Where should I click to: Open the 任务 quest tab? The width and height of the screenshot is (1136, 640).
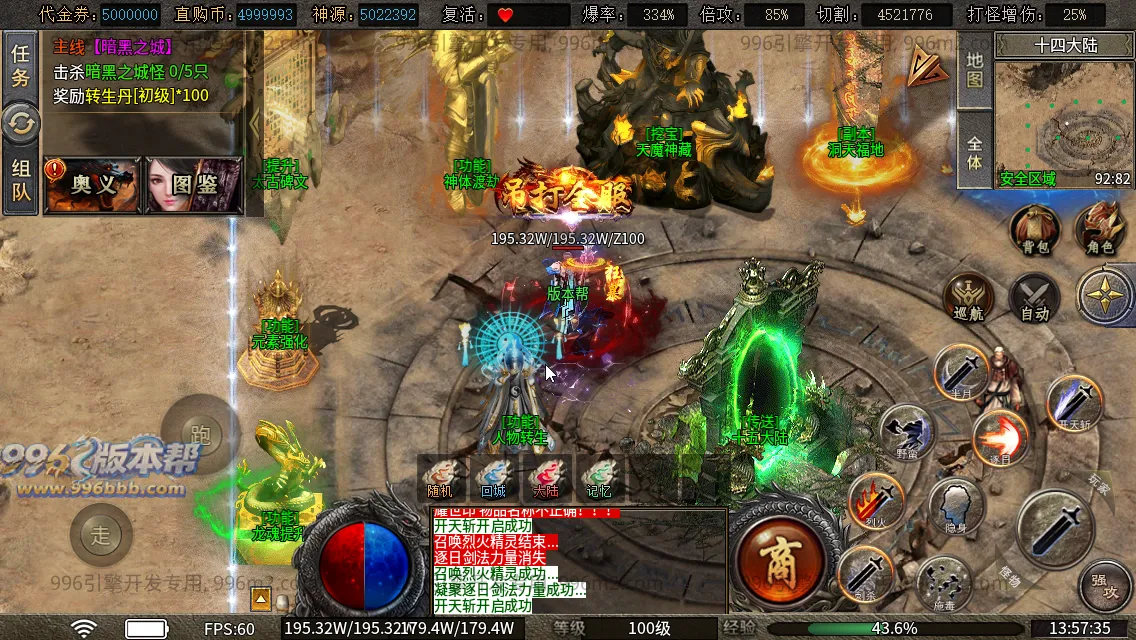20,66
